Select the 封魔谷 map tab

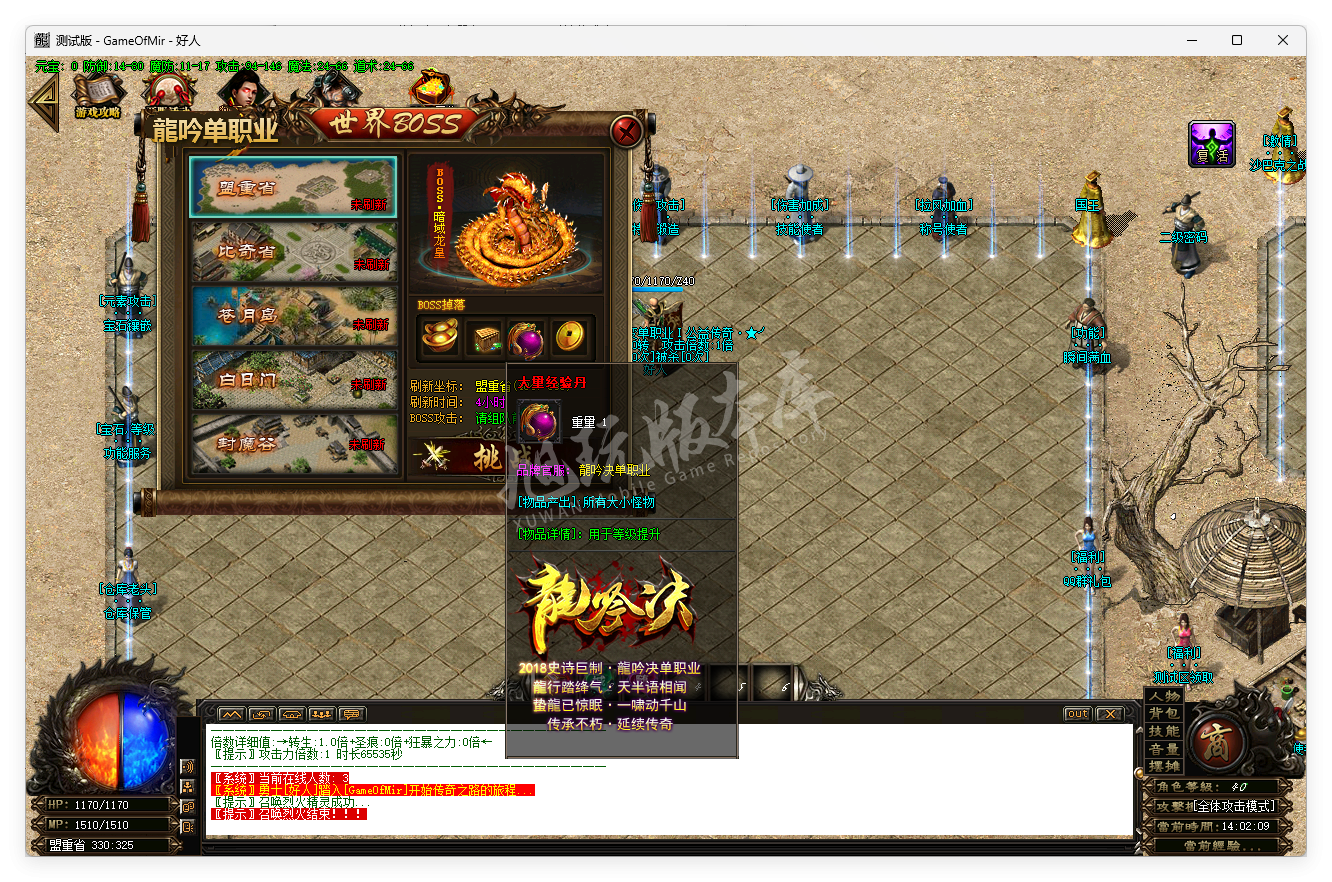pyautogui.click(x=292, y=442)
